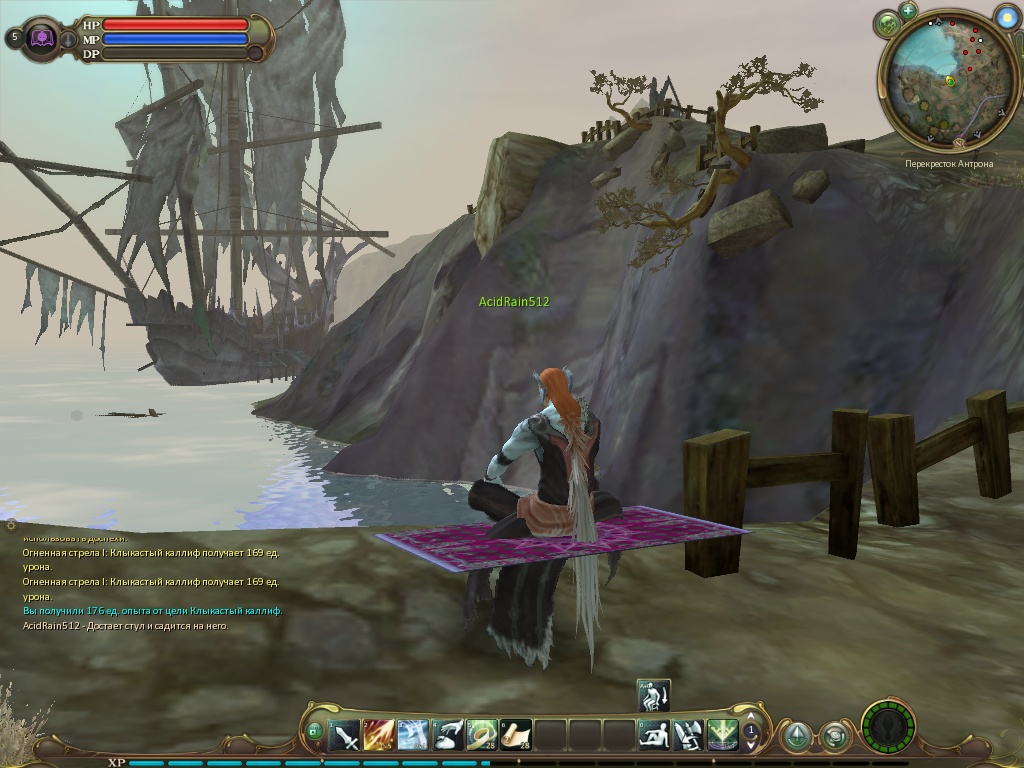Click the sitting figure rest skill on the hotbar
Screen dimensions: 1024x768
(x=654, y=736)
